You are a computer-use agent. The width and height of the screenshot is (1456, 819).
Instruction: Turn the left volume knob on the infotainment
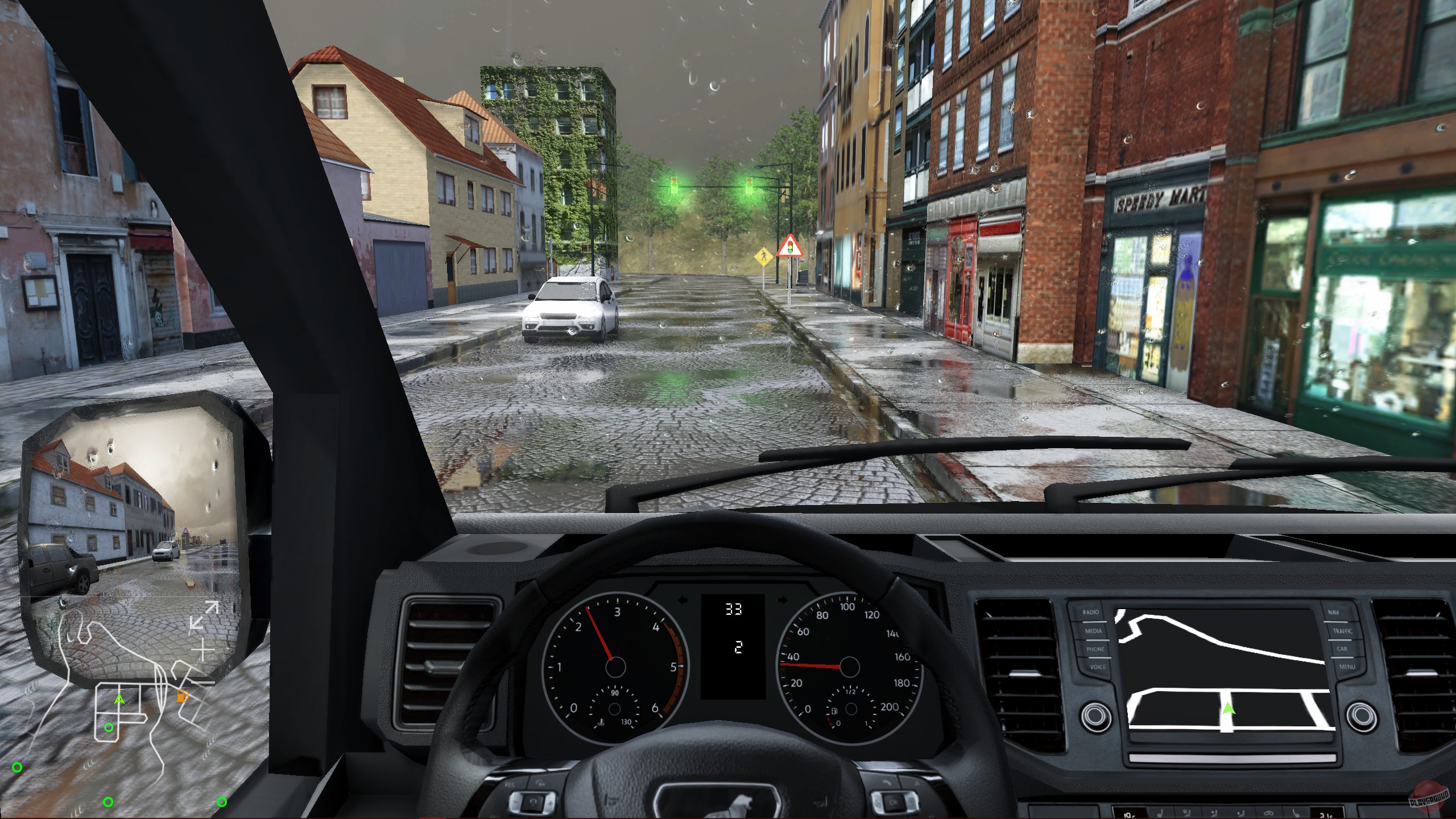(x=1094, y=715)
